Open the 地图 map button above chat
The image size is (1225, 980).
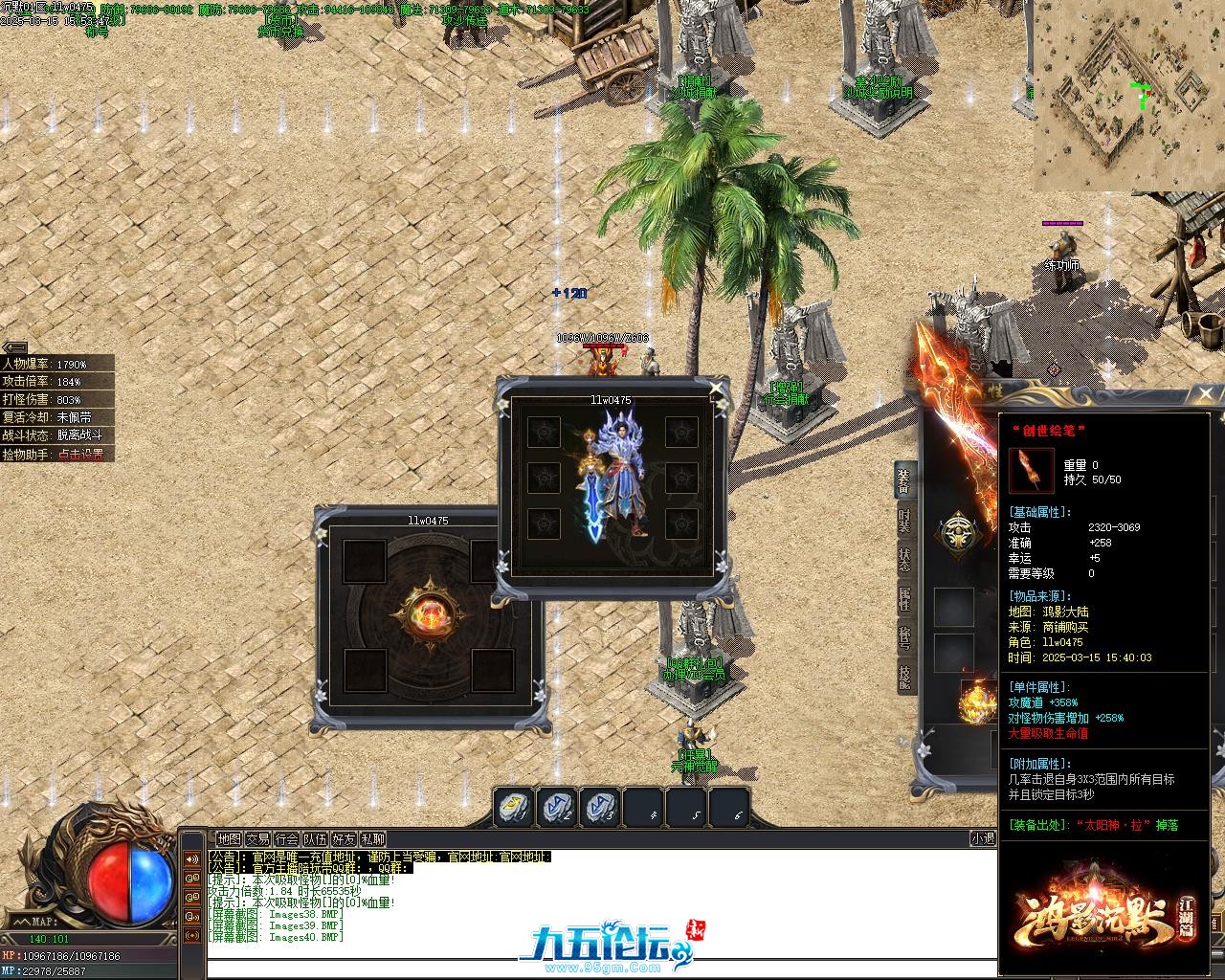click(x=229, y=839)
